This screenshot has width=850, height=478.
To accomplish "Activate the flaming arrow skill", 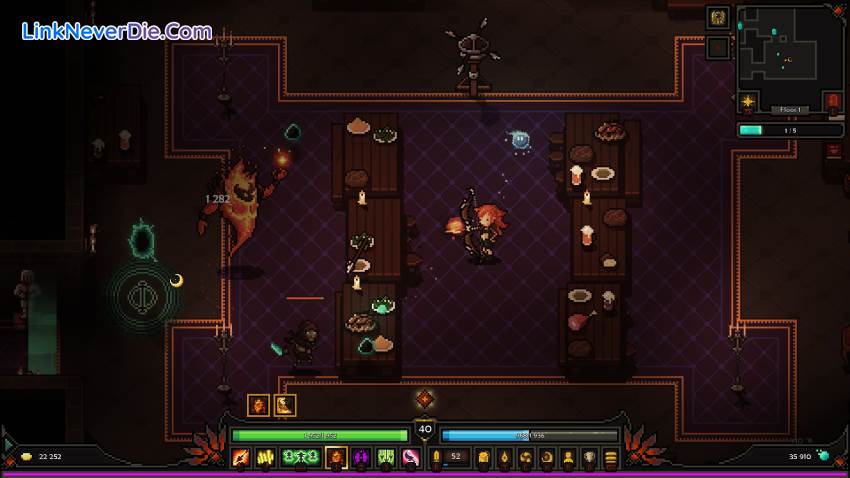I will [x=241, y=458].
